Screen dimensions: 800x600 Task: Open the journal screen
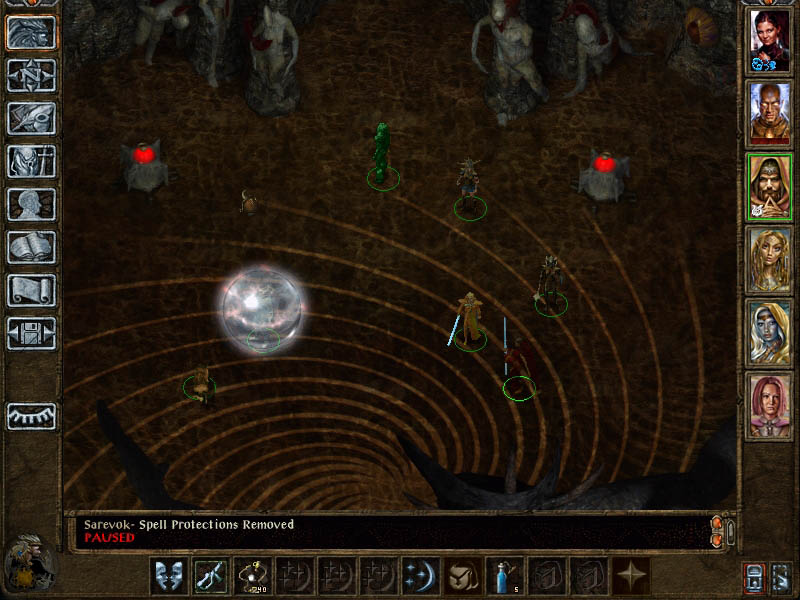click(x=31, y=118)
